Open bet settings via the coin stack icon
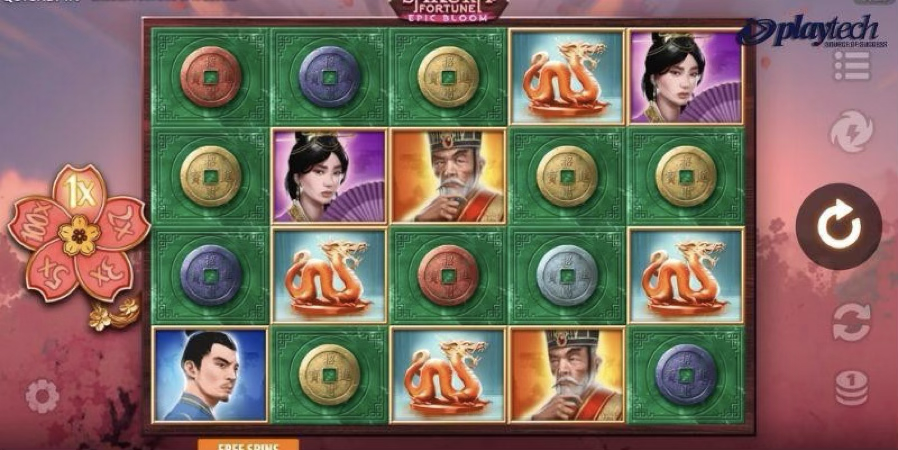The height and width of the screenshot is (450, 898). coord(851,387)
